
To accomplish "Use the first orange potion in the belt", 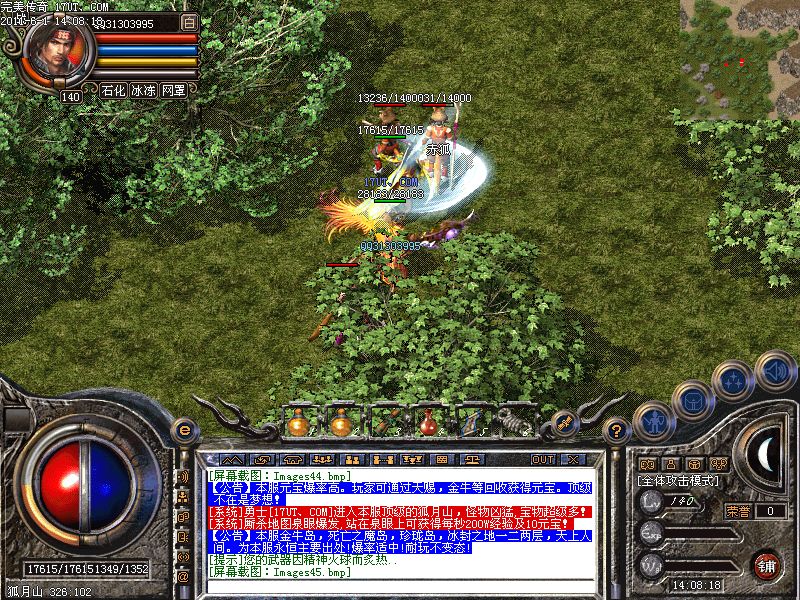I will (x=298, y=423).
